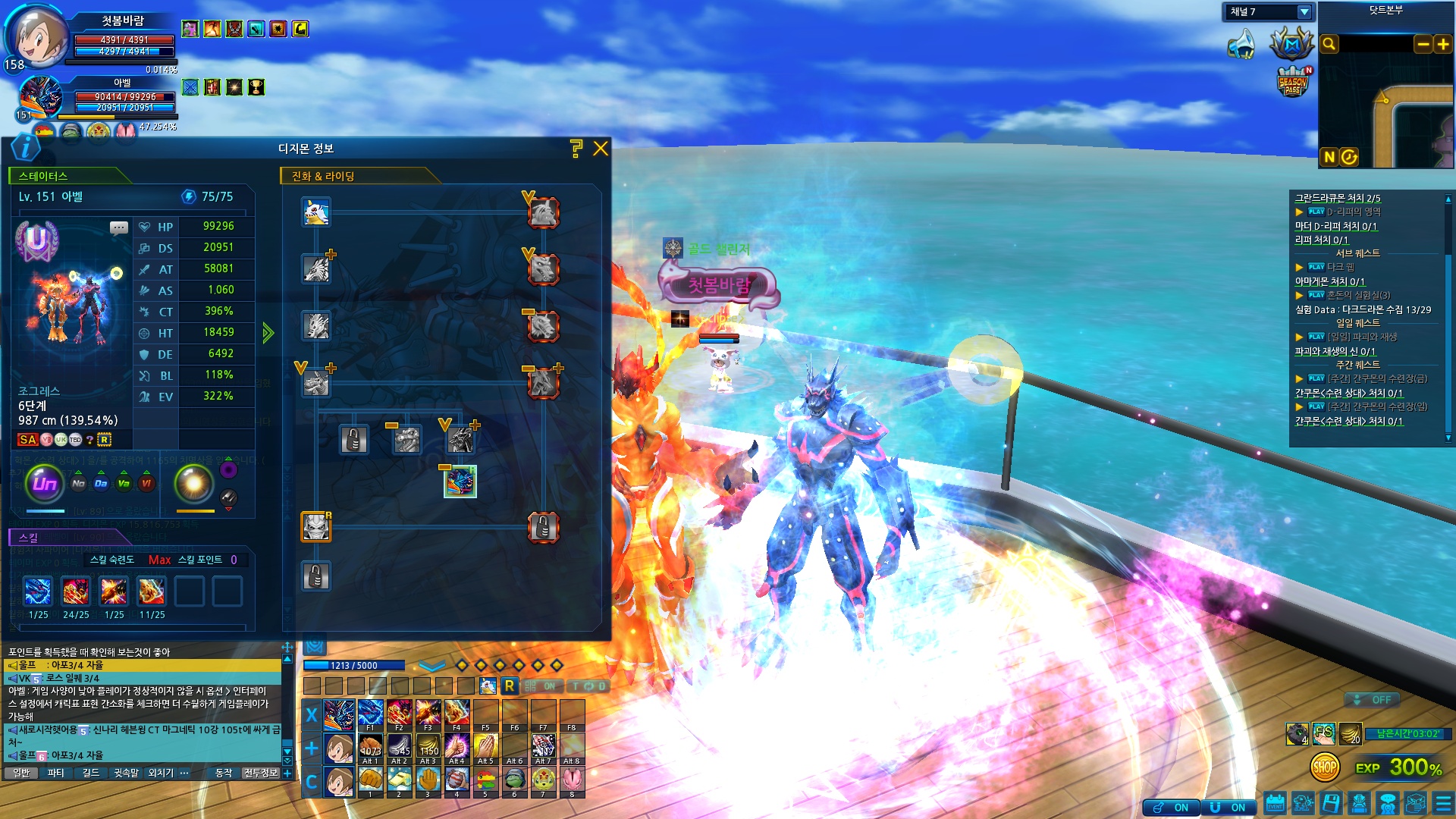Switch chat to the 길드 (guild) tab
Viewport: 1456px width, 819px height.
(x=91, y=773)
